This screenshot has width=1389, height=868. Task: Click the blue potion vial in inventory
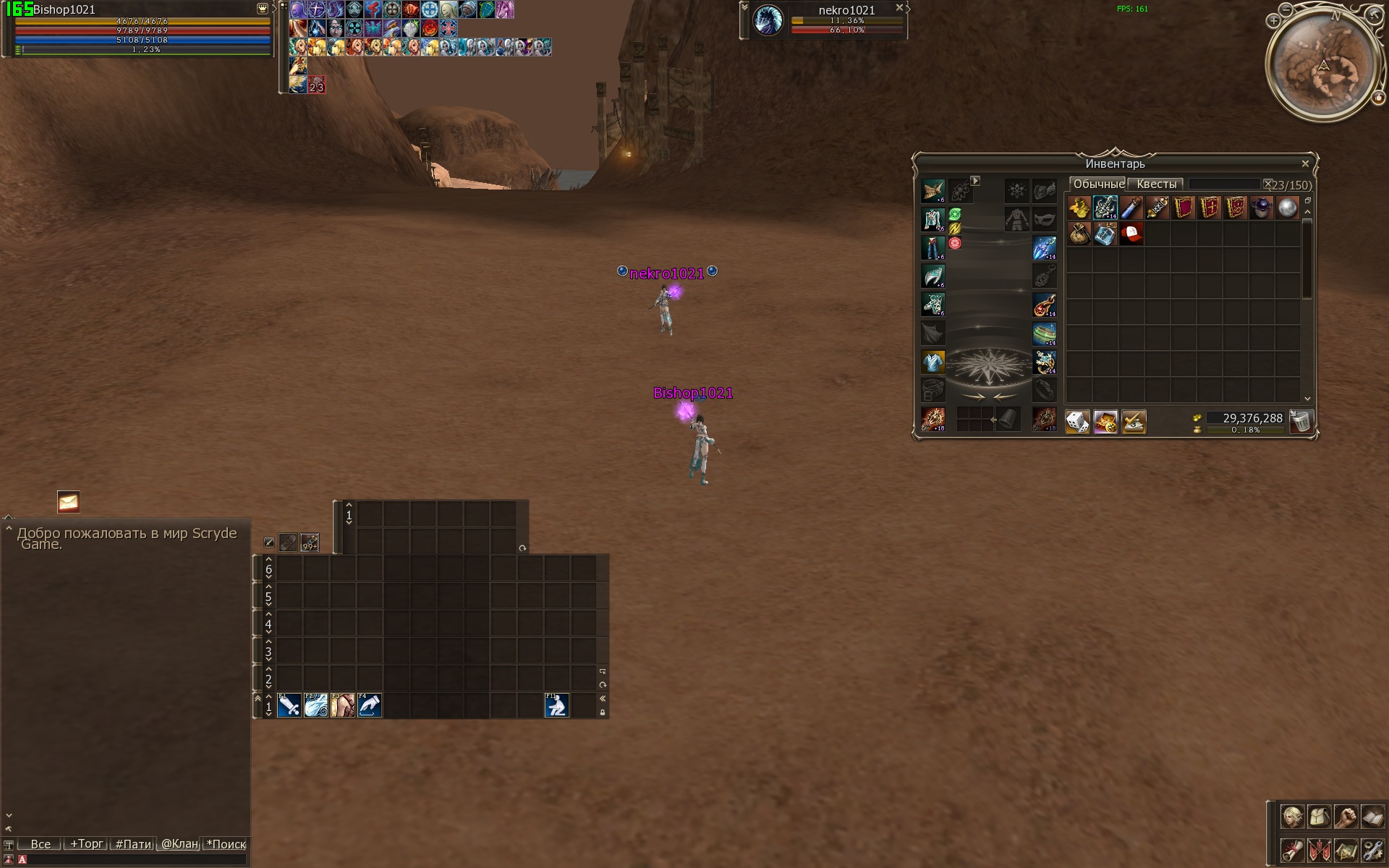click(x=1131, y=208)
